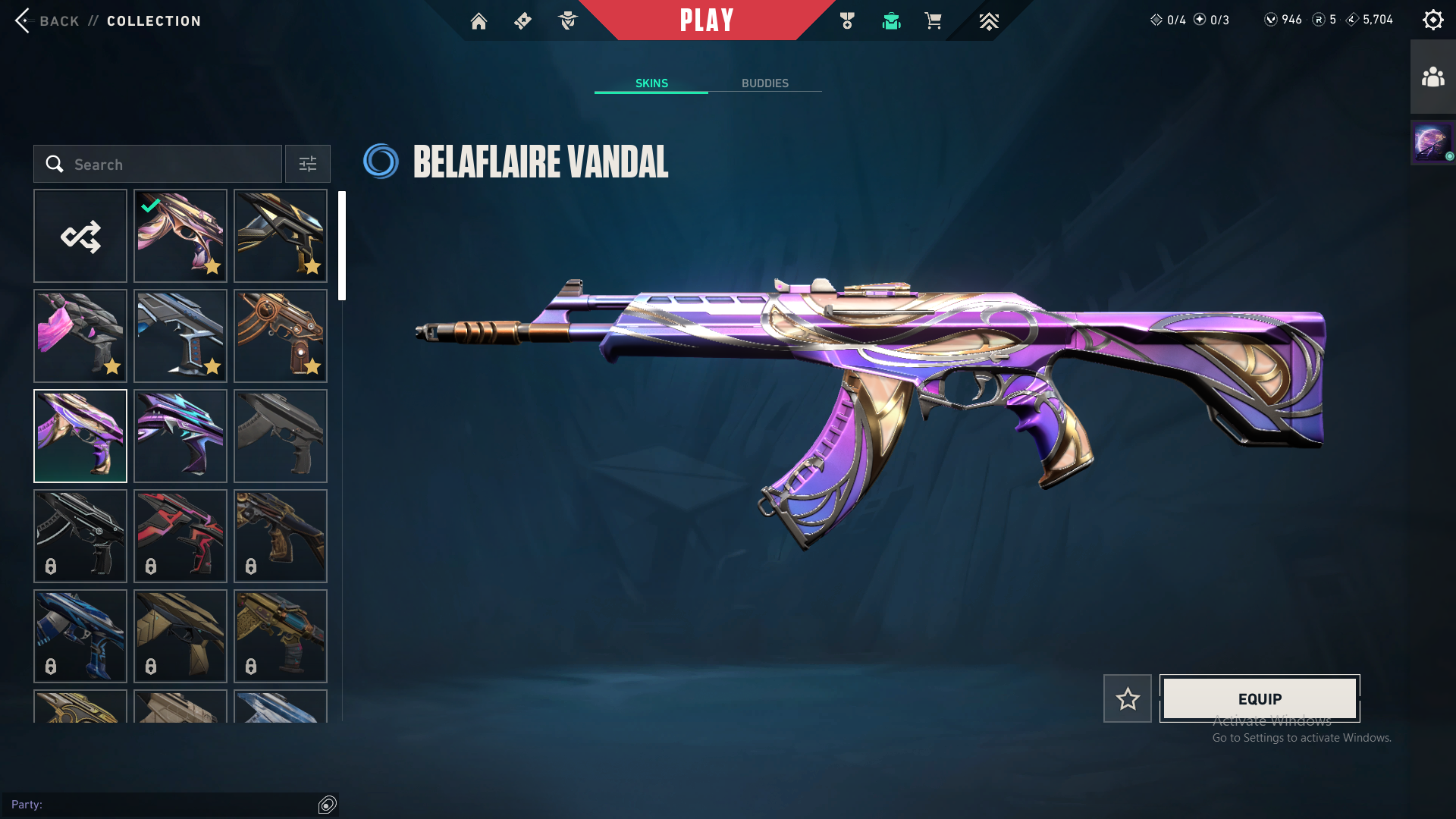The image size is (1456, 819).
Task: Choose the locked red-black Vandal skin
Action: coord(180,536)
